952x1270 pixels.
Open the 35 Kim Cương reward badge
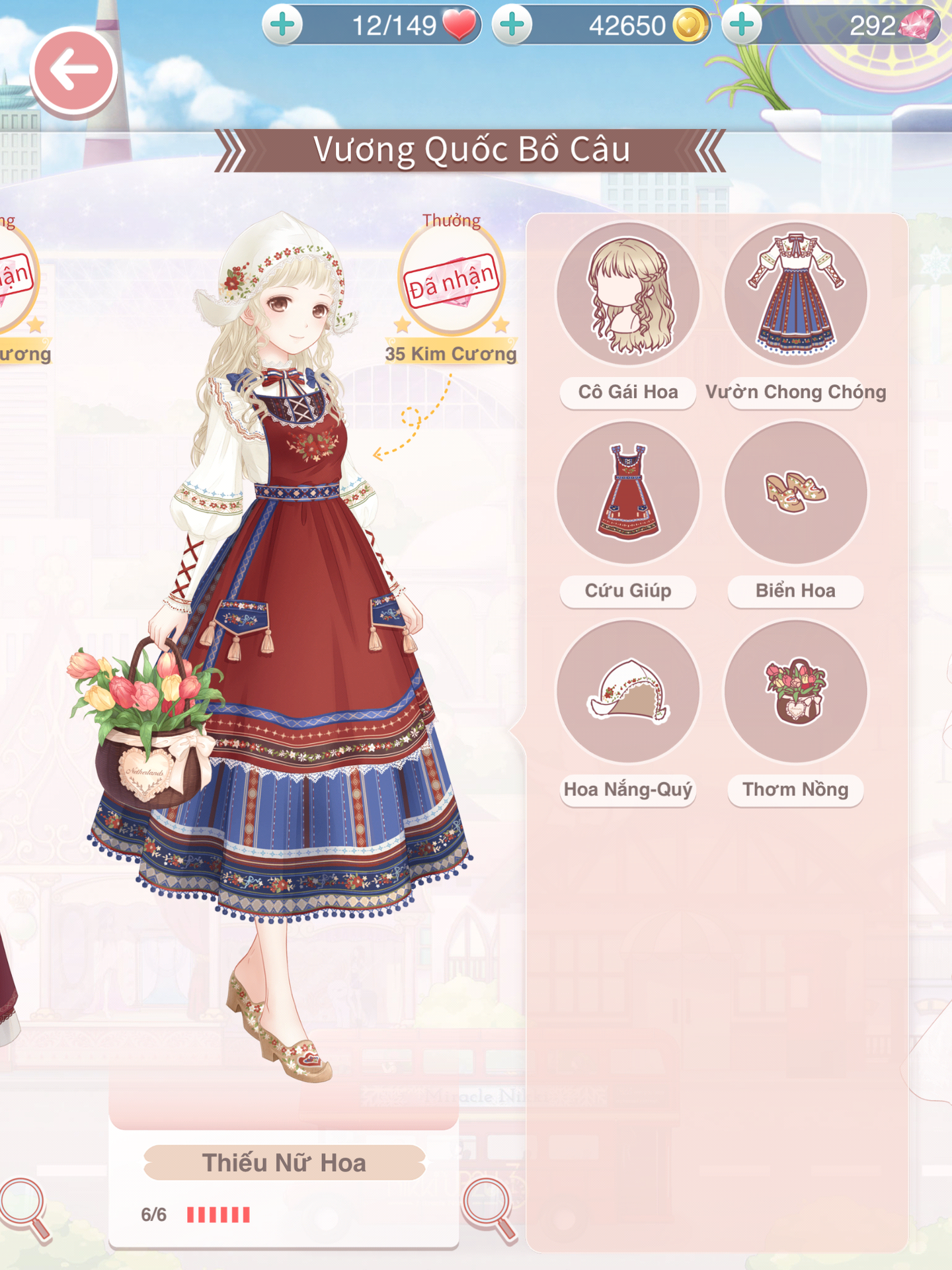tap(452, 281)
